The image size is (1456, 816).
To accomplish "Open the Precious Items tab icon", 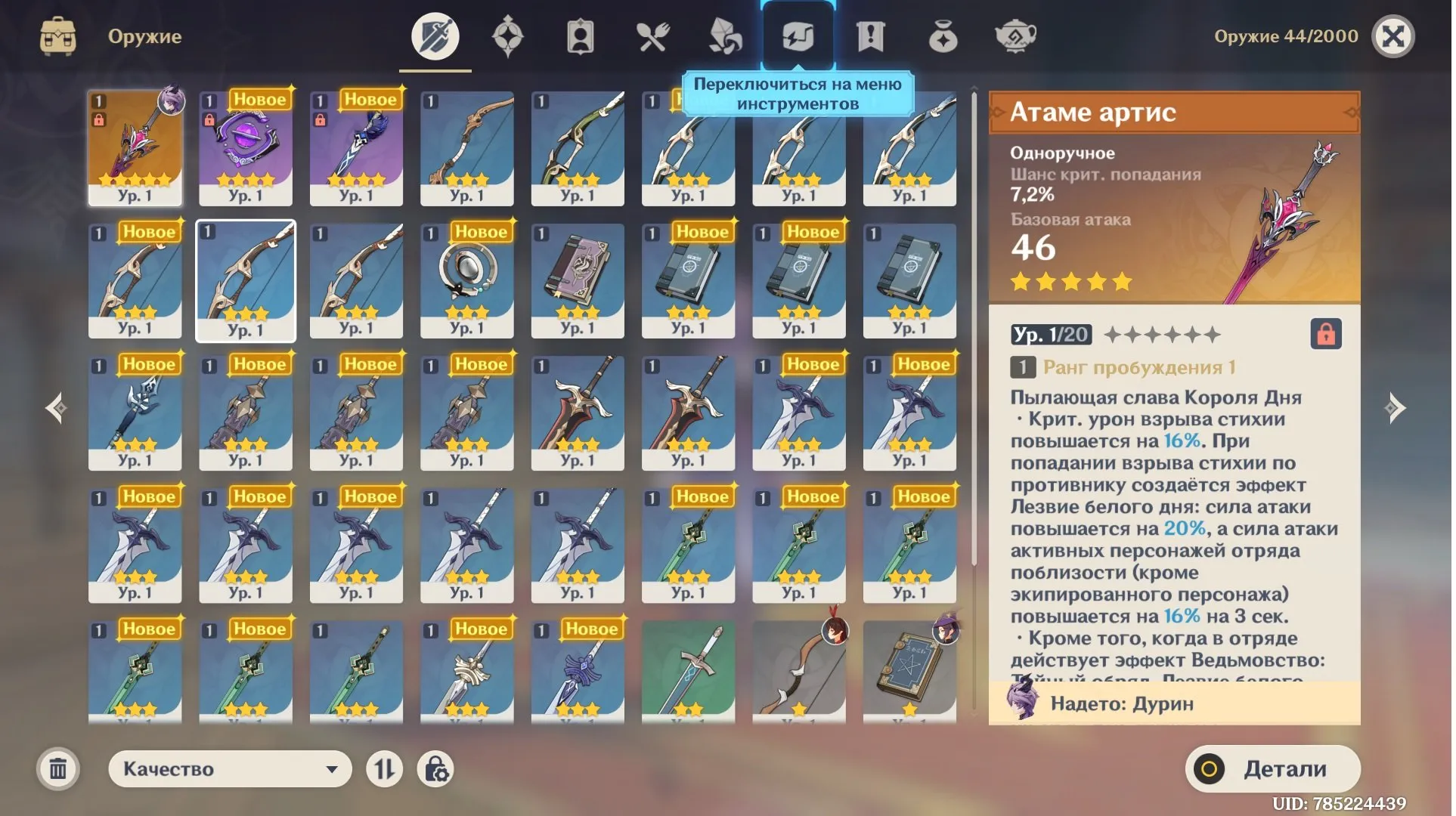I will [942, 36].
